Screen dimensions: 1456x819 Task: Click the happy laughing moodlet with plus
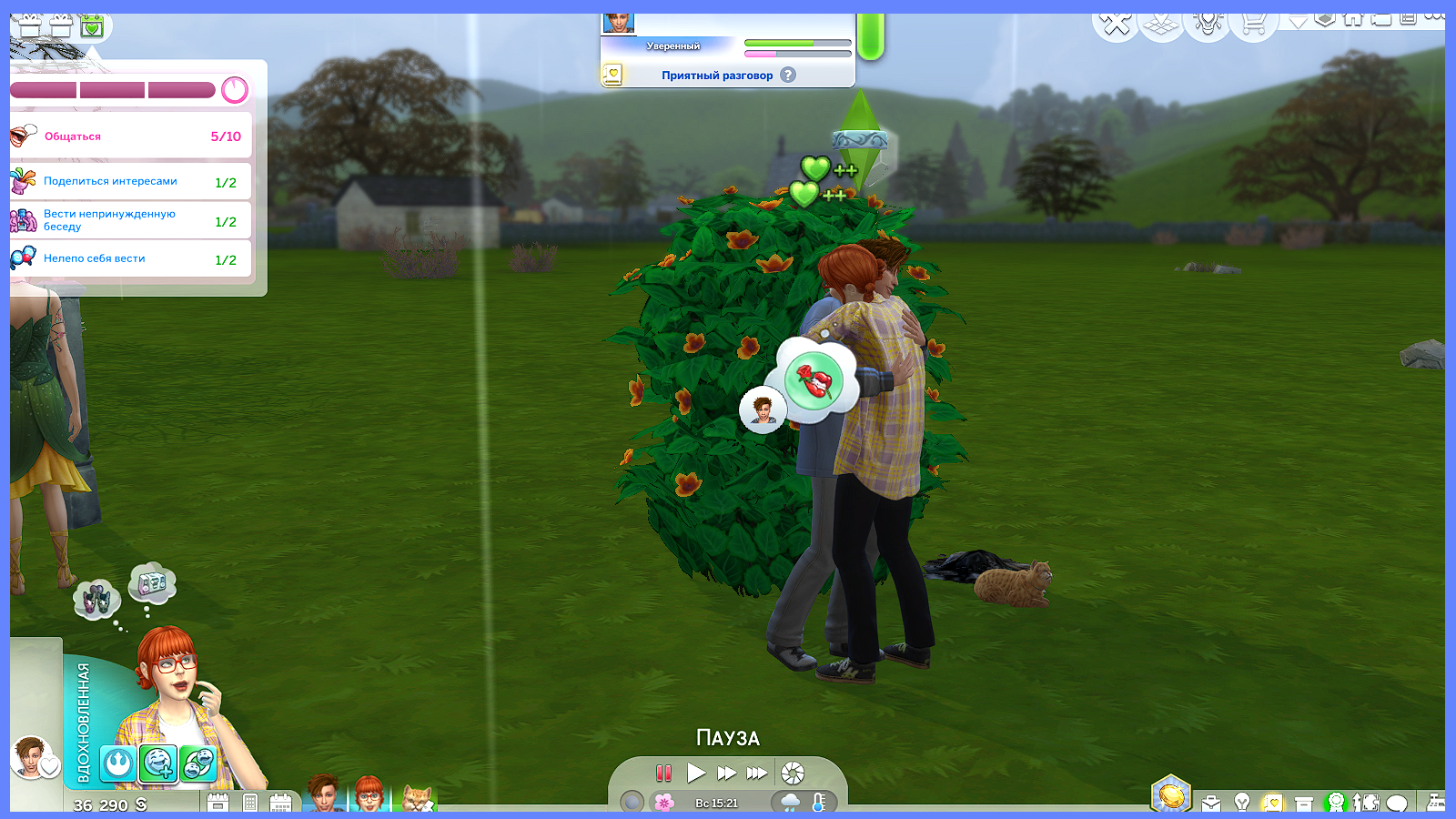click(x=157, y=763)
